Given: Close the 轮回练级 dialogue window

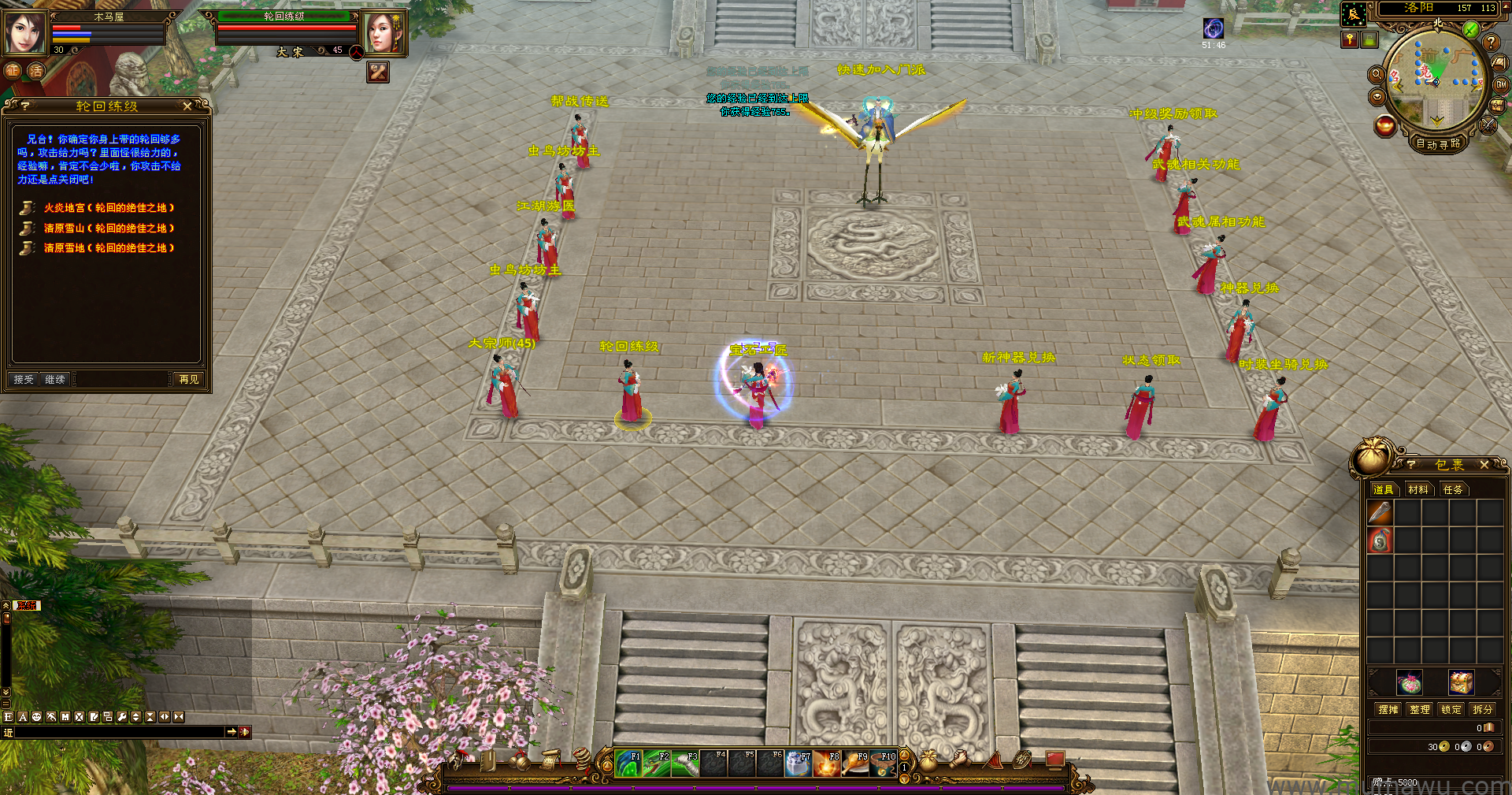Looking at the screenshot, I should (187, 106).
